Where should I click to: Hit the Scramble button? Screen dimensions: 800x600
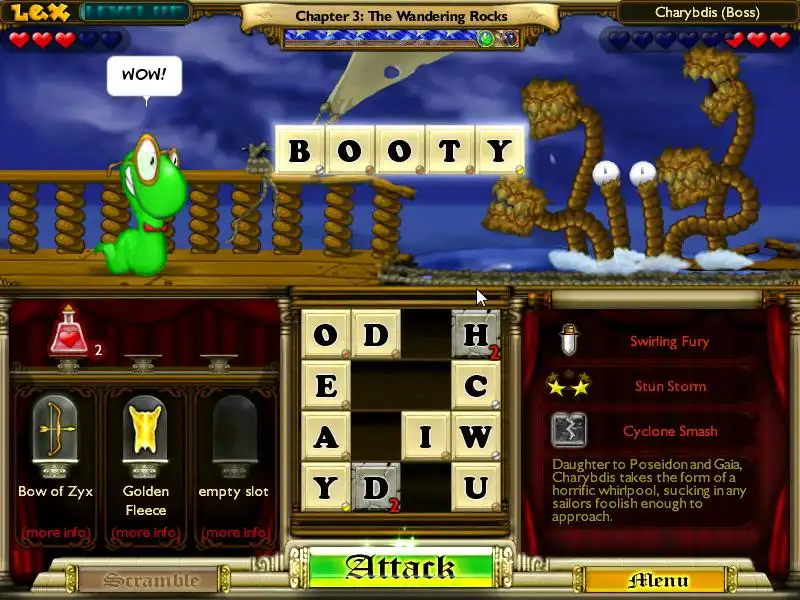click(152, 580)
